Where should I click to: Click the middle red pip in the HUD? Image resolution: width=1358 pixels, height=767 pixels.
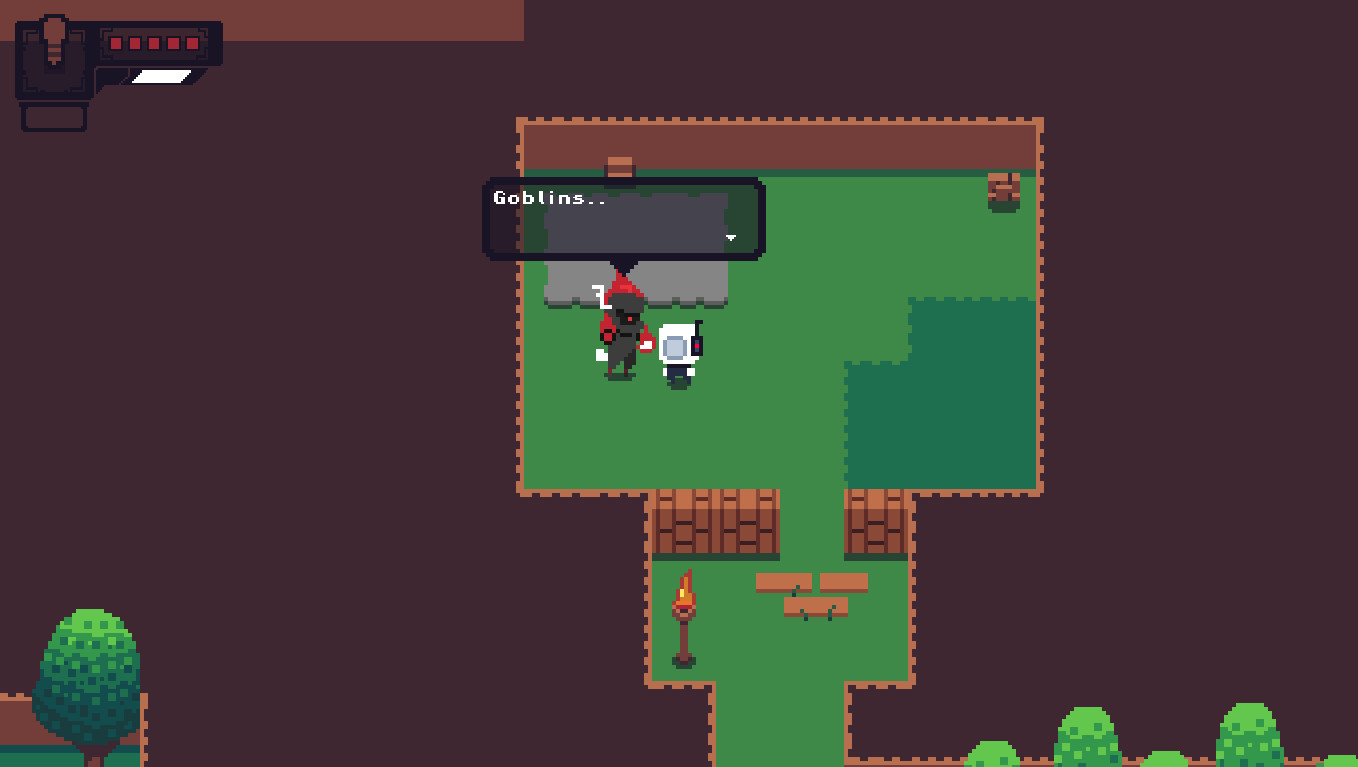tap(153, 43)
